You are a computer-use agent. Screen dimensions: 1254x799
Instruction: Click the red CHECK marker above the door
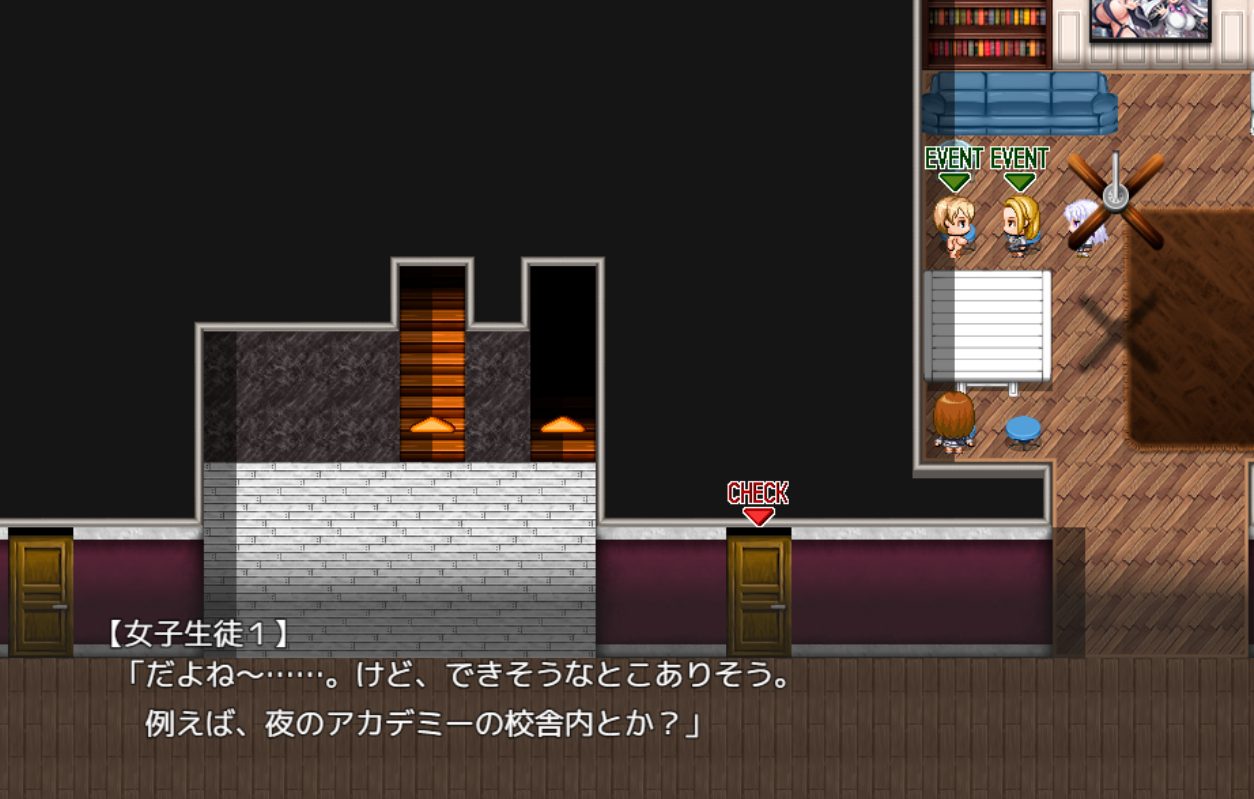[x=758, y=503]
